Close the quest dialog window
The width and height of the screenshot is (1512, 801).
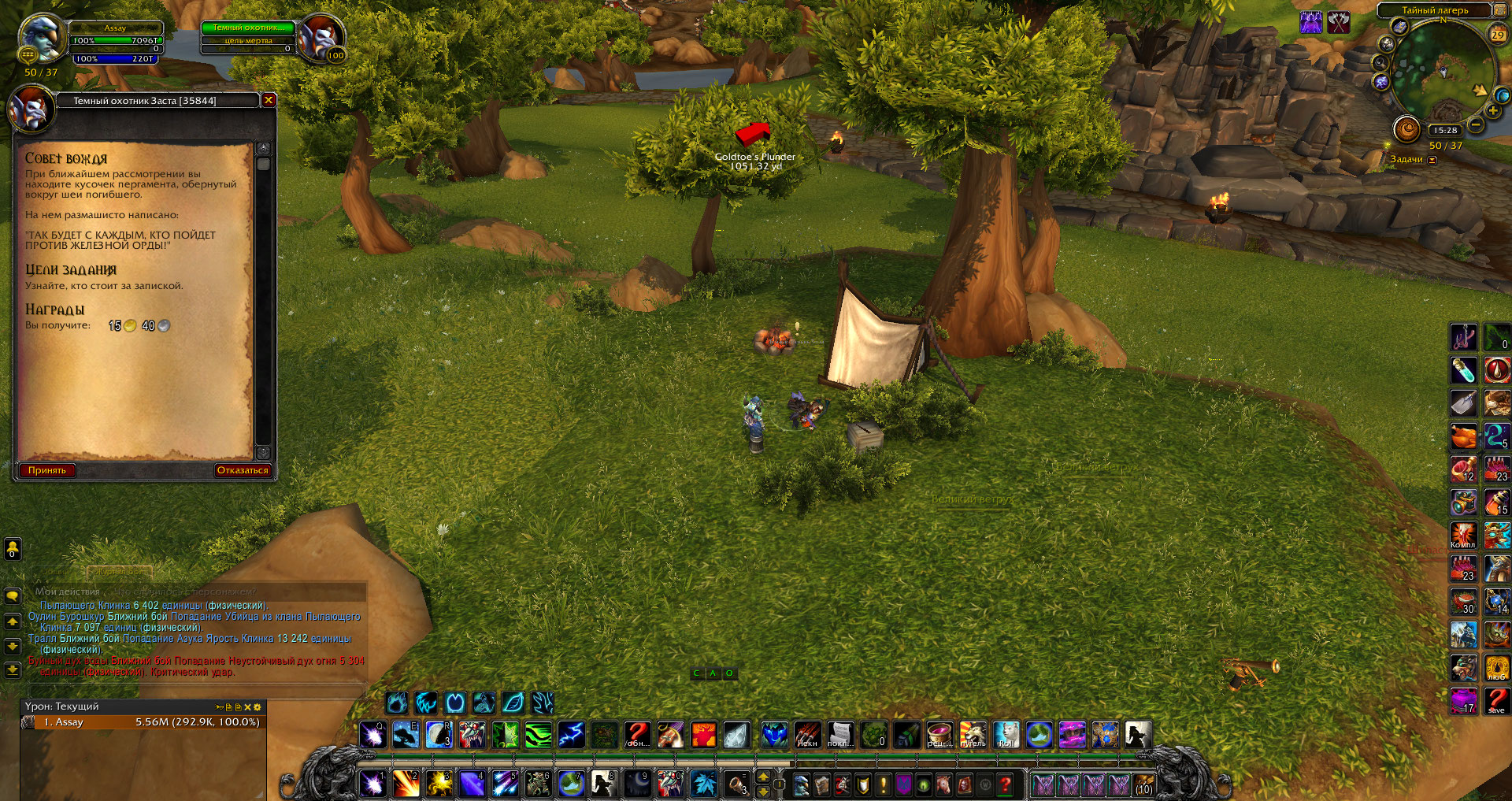(x=269, y=100)
